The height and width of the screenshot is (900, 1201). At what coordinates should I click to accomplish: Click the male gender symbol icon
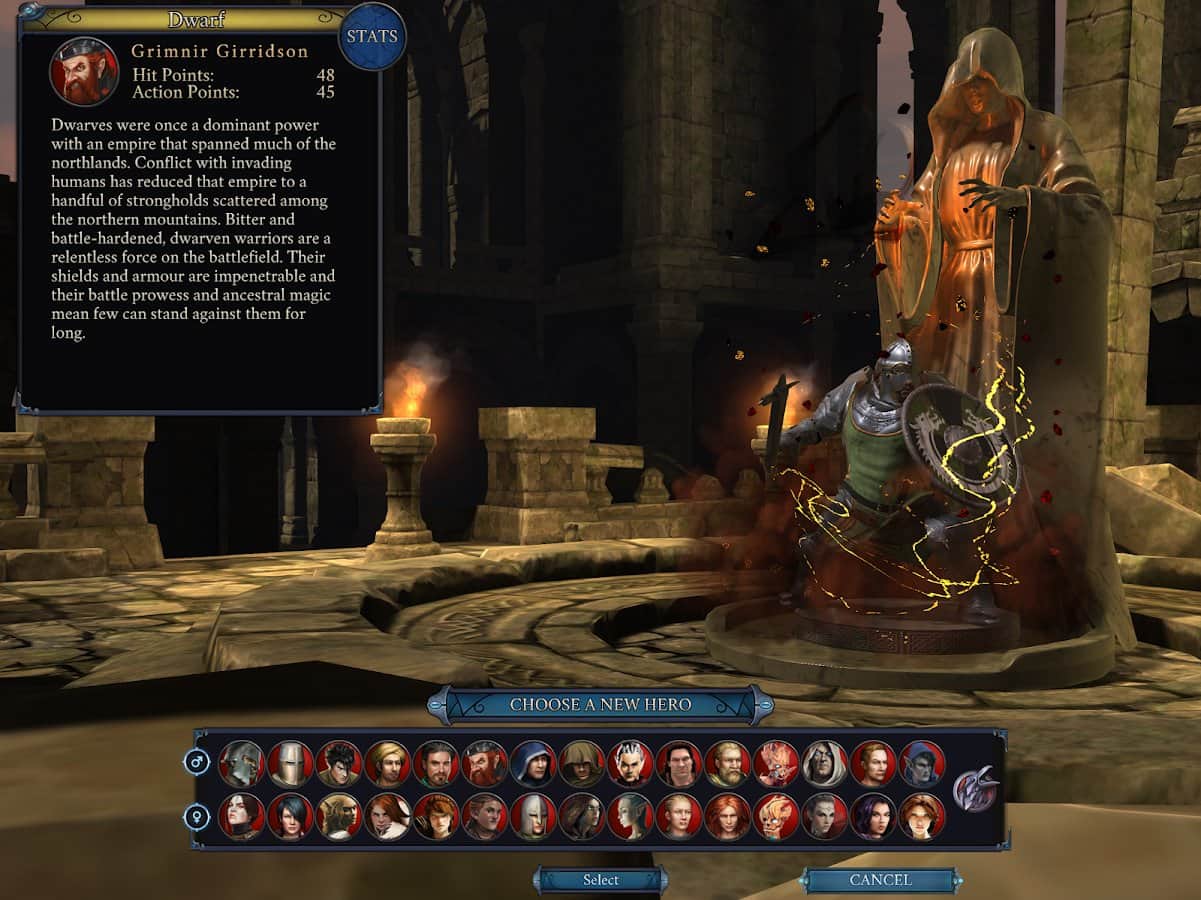click(x=197, y=763)
